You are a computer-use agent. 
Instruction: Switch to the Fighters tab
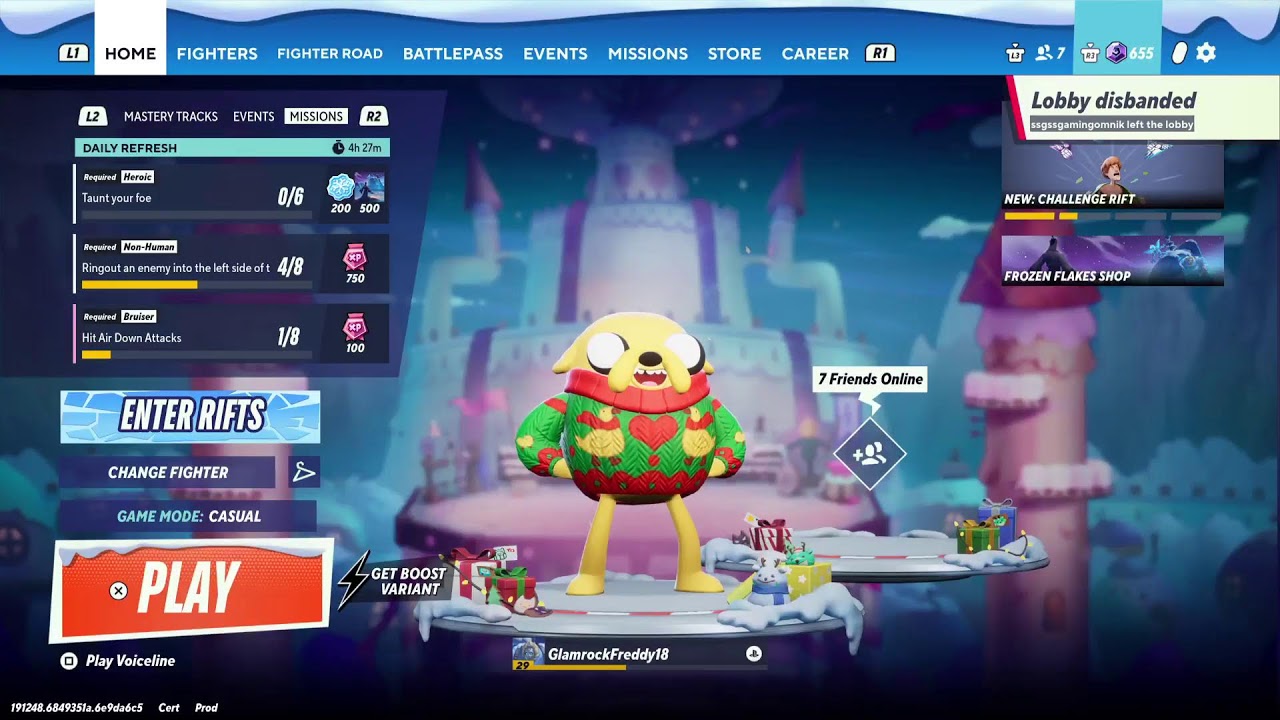217,54
